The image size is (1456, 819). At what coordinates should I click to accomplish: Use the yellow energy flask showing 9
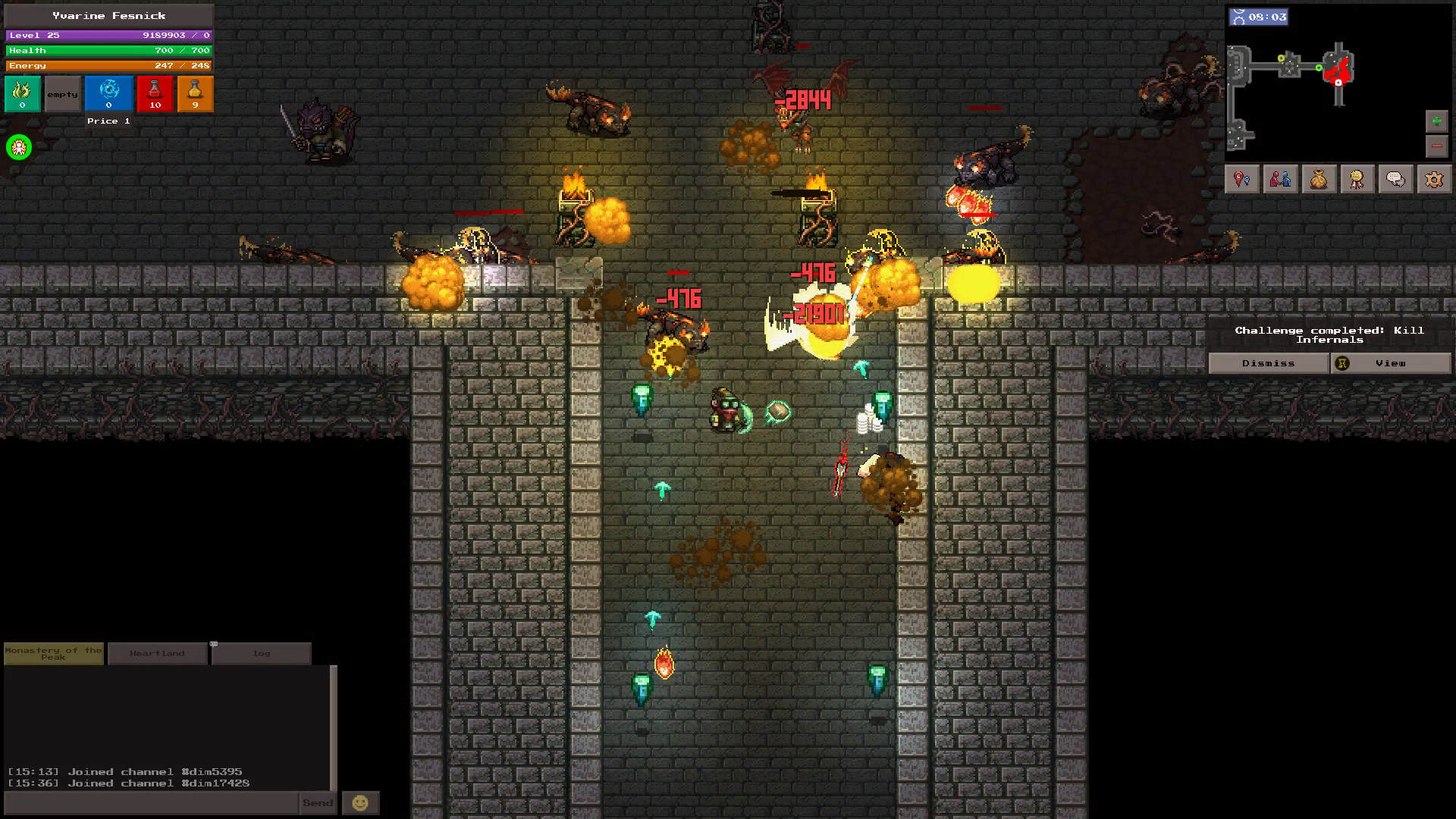[x=196, y=93]
